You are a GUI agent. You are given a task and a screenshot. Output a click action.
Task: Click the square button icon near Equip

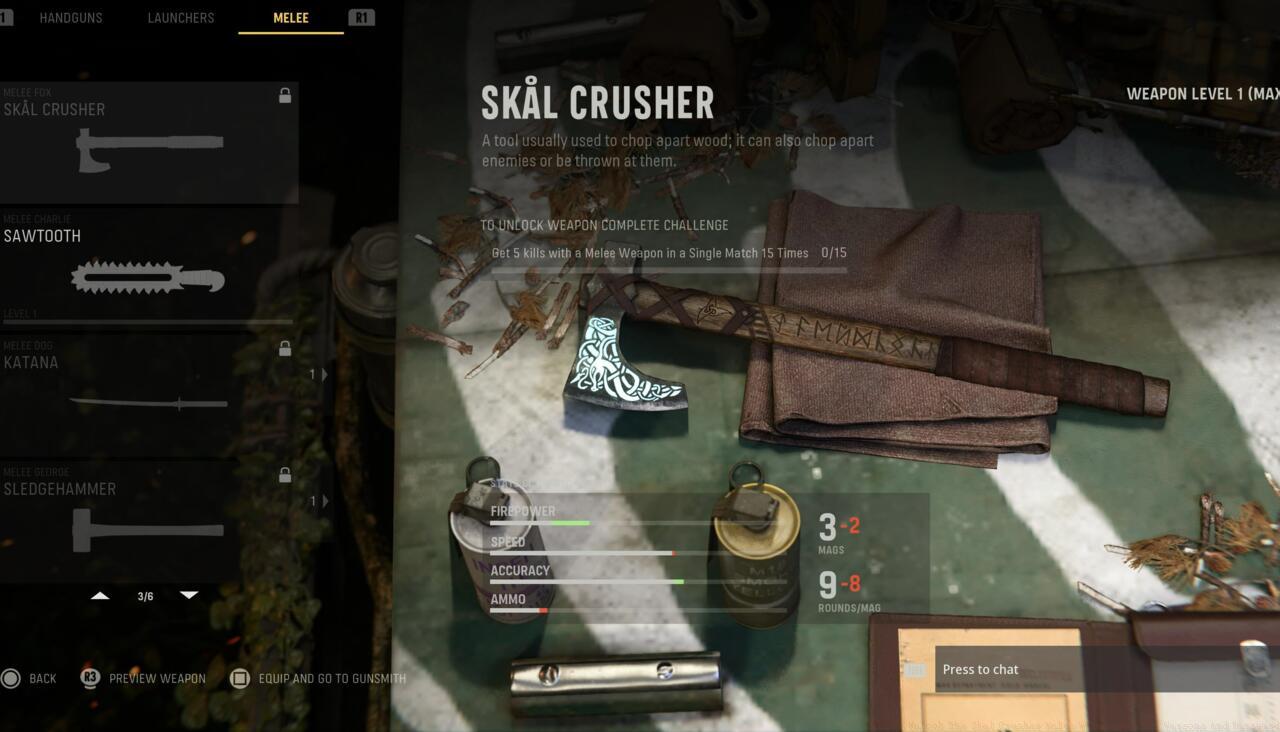[239, 678]
